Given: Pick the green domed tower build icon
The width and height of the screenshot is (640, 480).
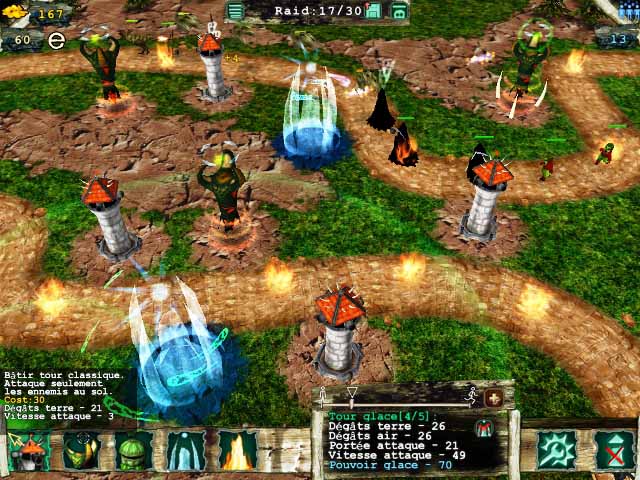Looking at the screenshot, I should tap(134, 451).
